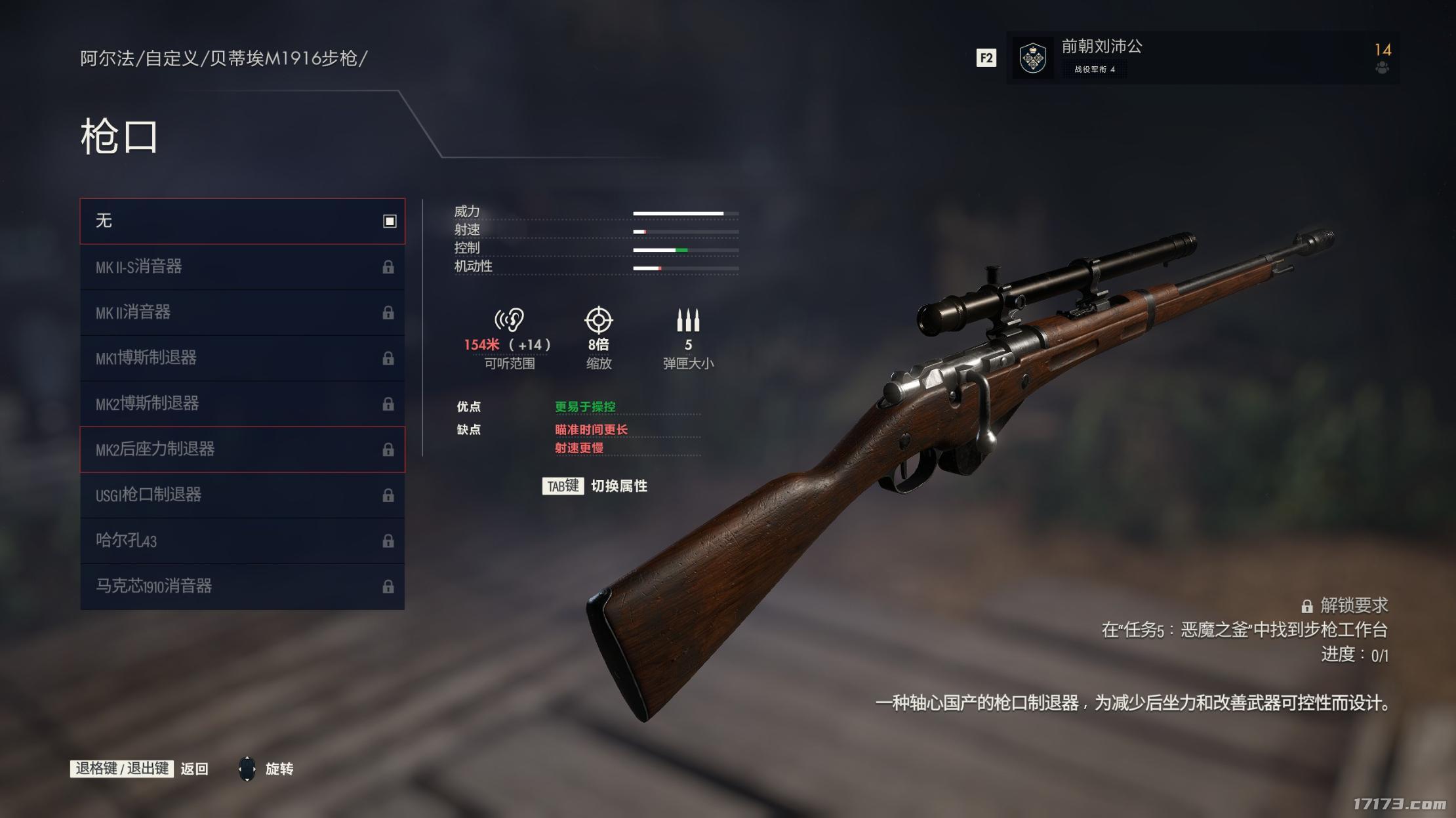
Task: Select the MK II消音器 suppressor row
Action: click(242, 312)
